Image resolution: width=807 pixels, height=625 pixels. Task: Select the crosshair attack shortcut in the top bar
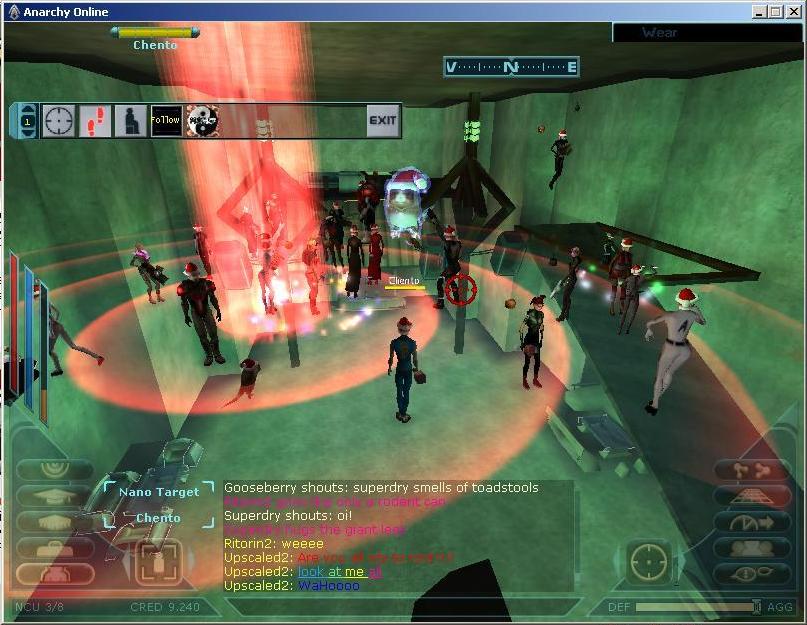59,120
